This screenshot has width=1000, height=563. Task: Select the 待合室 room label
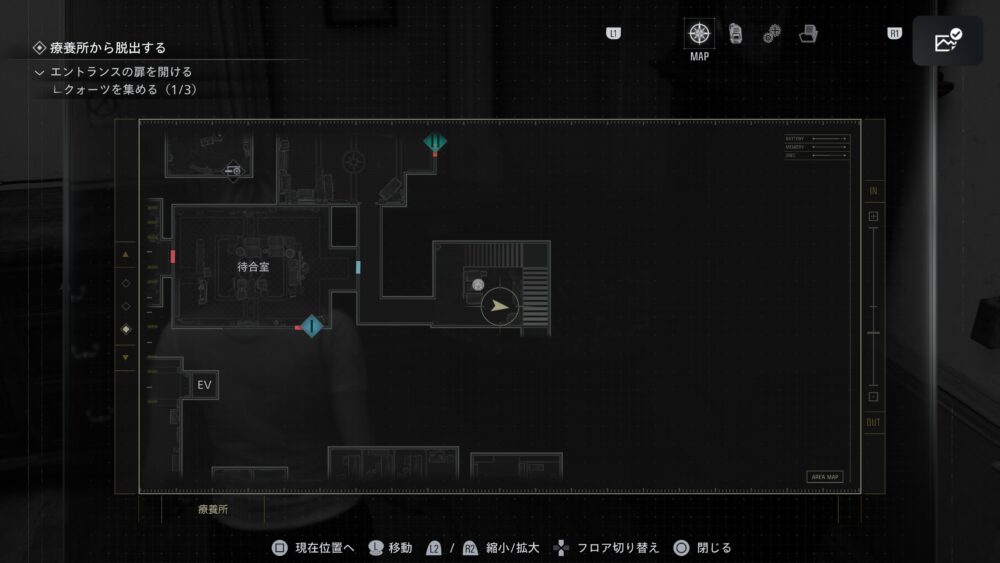(253, 267)
